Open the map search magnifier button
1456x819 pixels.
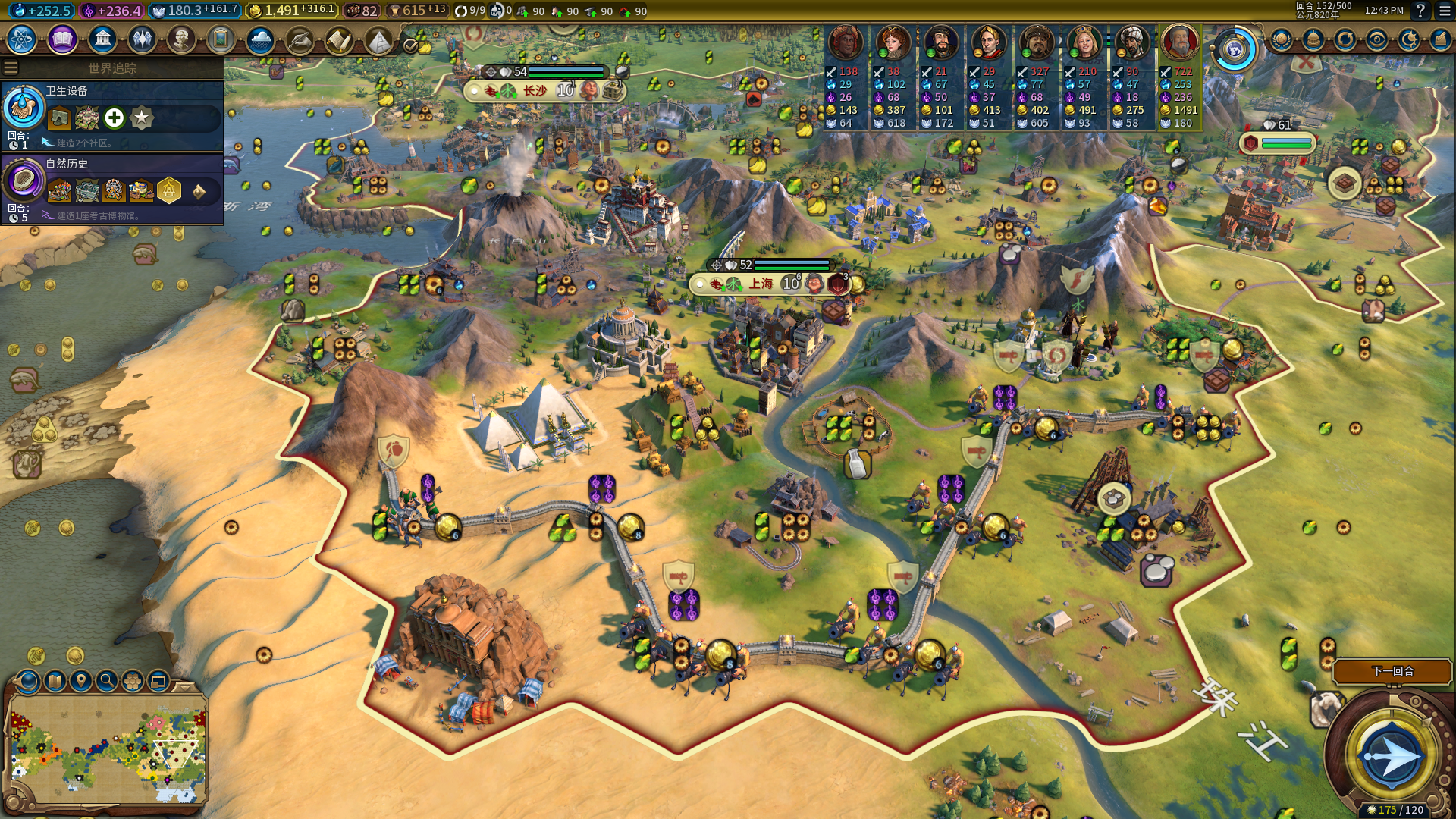coord(107,681)
